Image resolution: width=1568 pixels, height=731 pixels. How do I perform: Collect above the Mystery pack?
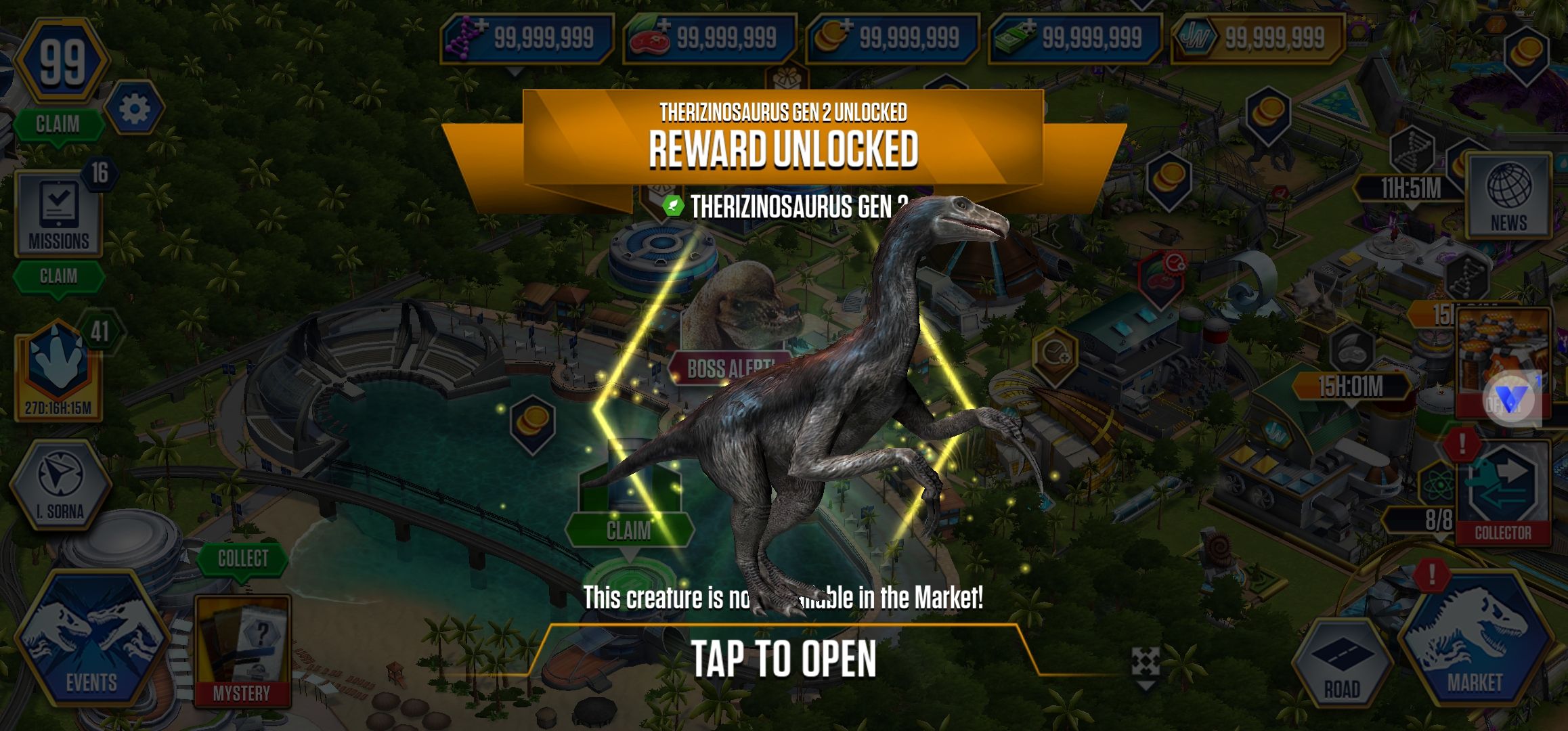242,558
